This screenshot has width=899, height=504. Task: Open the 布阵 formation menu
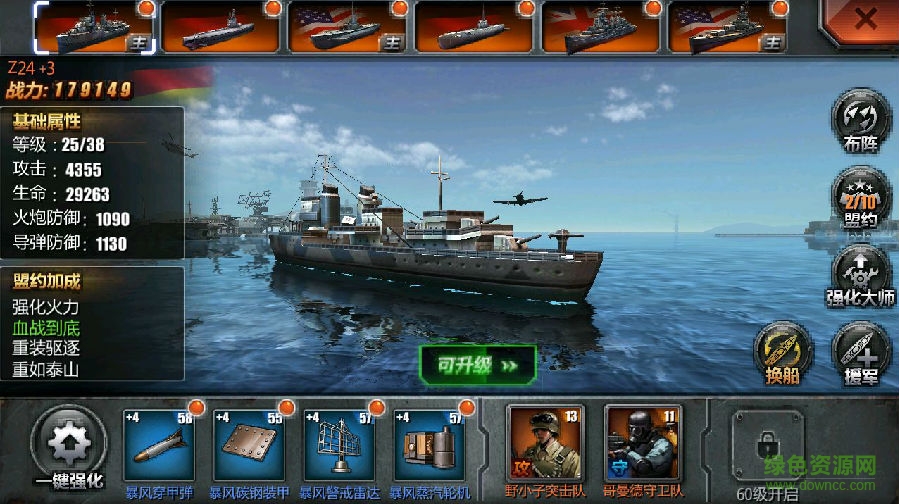(860, 120)
